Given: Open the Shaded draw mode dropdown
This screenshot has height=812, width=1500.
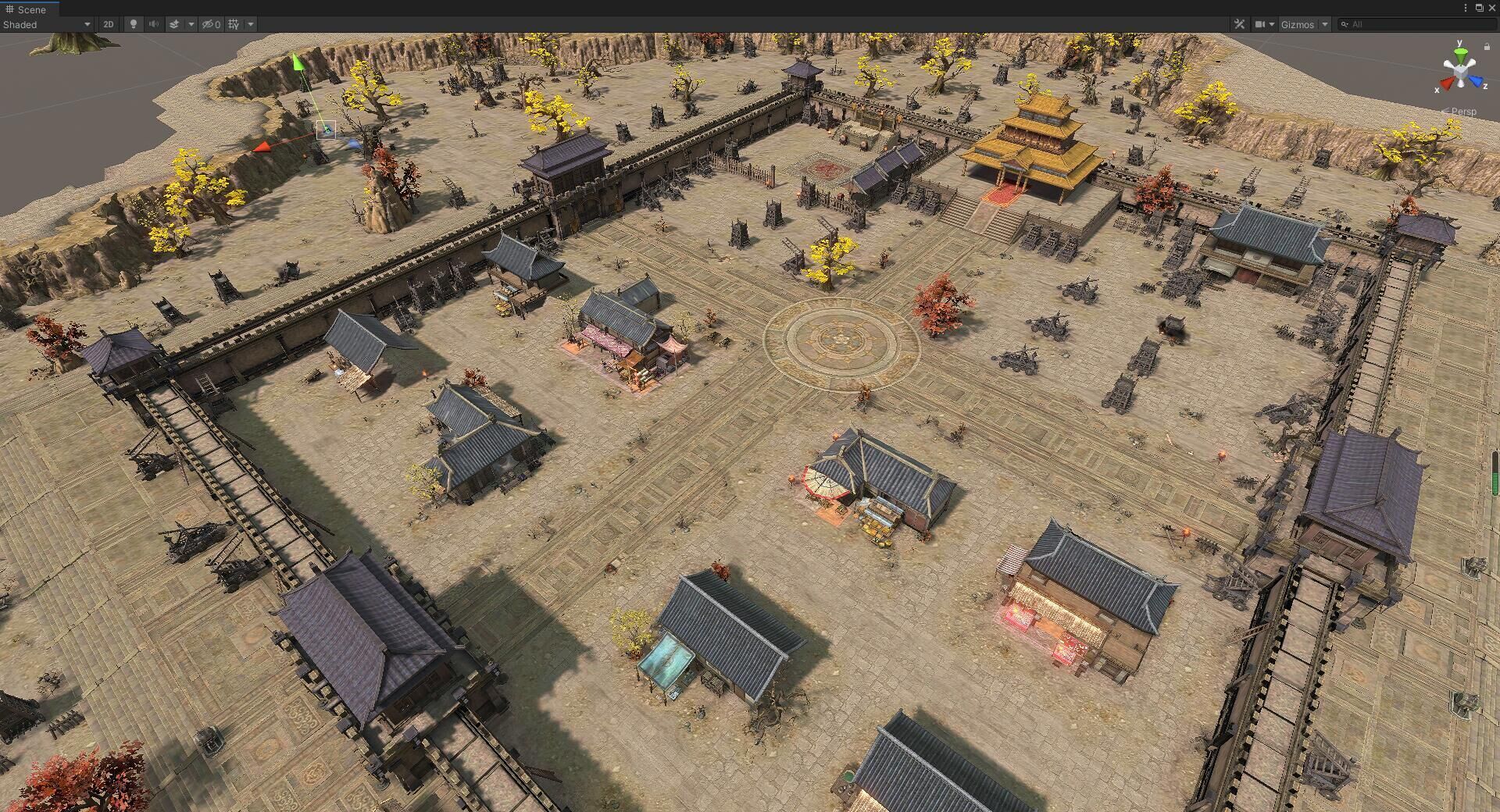Looking at the screenshot, I should [x=47, y=24].
